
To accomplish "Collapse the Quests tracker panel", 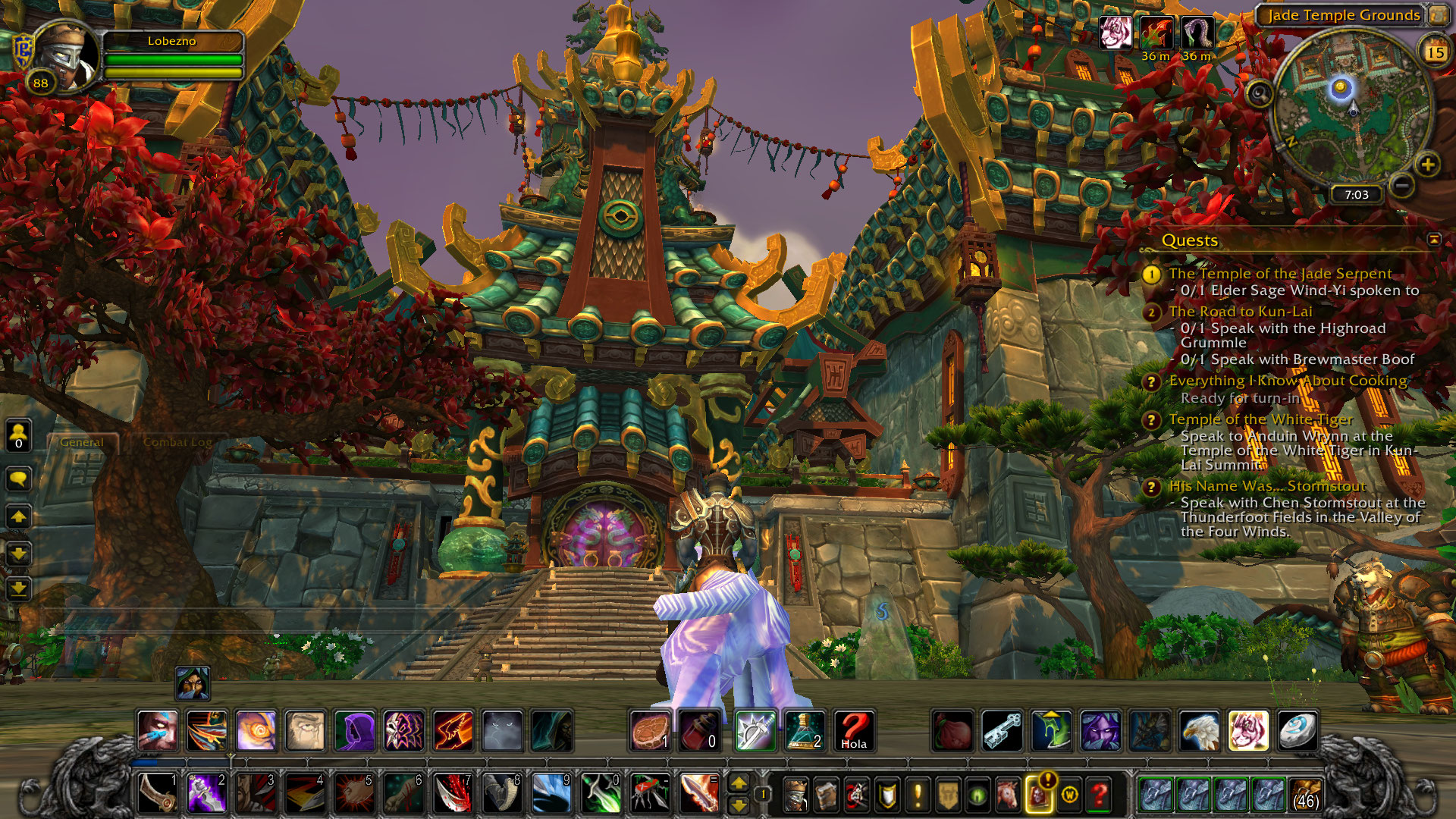I will [1433, 240].
